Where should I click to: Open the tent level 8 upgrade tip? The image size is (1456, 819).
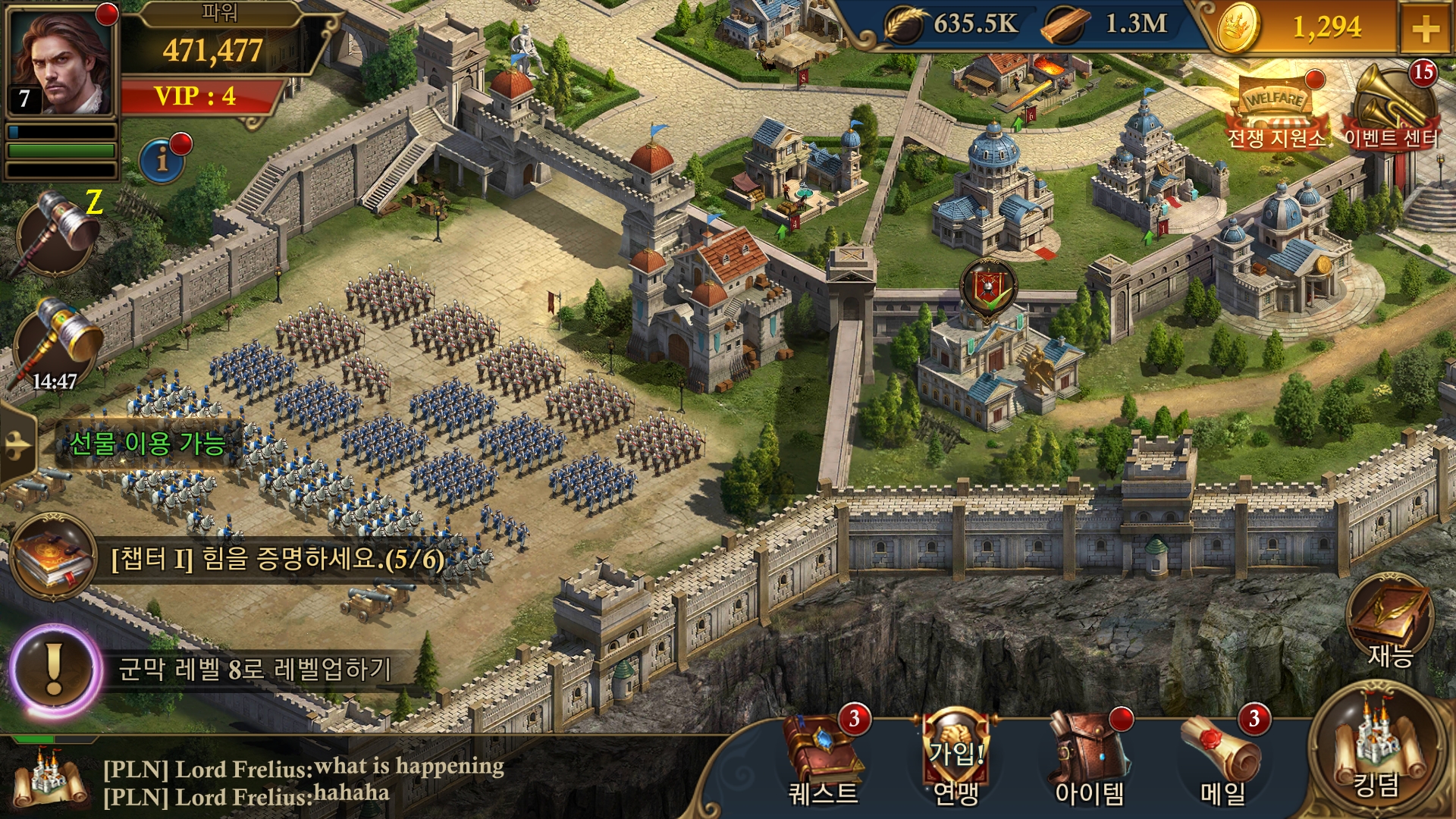(55, 669)
